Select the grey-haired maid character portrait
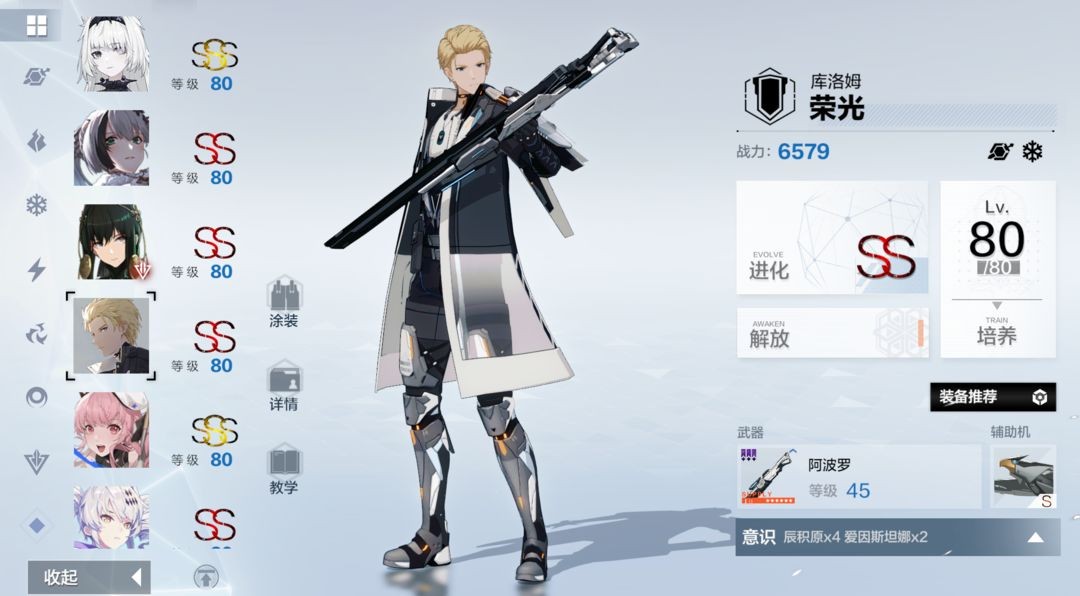This screenshot has width=1080, height=596. click(112, 147)
